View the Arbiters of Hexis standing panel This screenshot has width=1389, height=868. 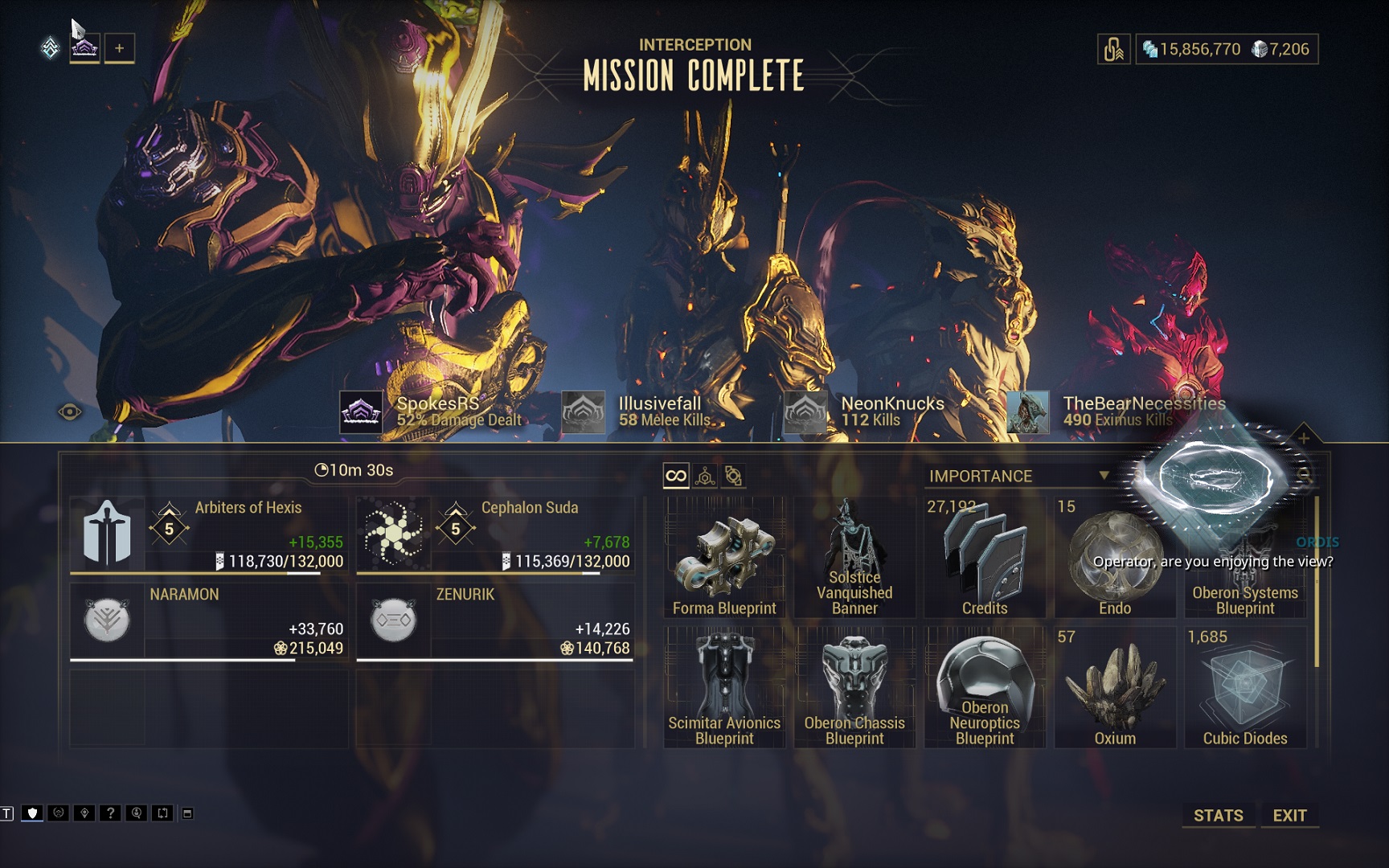click(209, 534)
